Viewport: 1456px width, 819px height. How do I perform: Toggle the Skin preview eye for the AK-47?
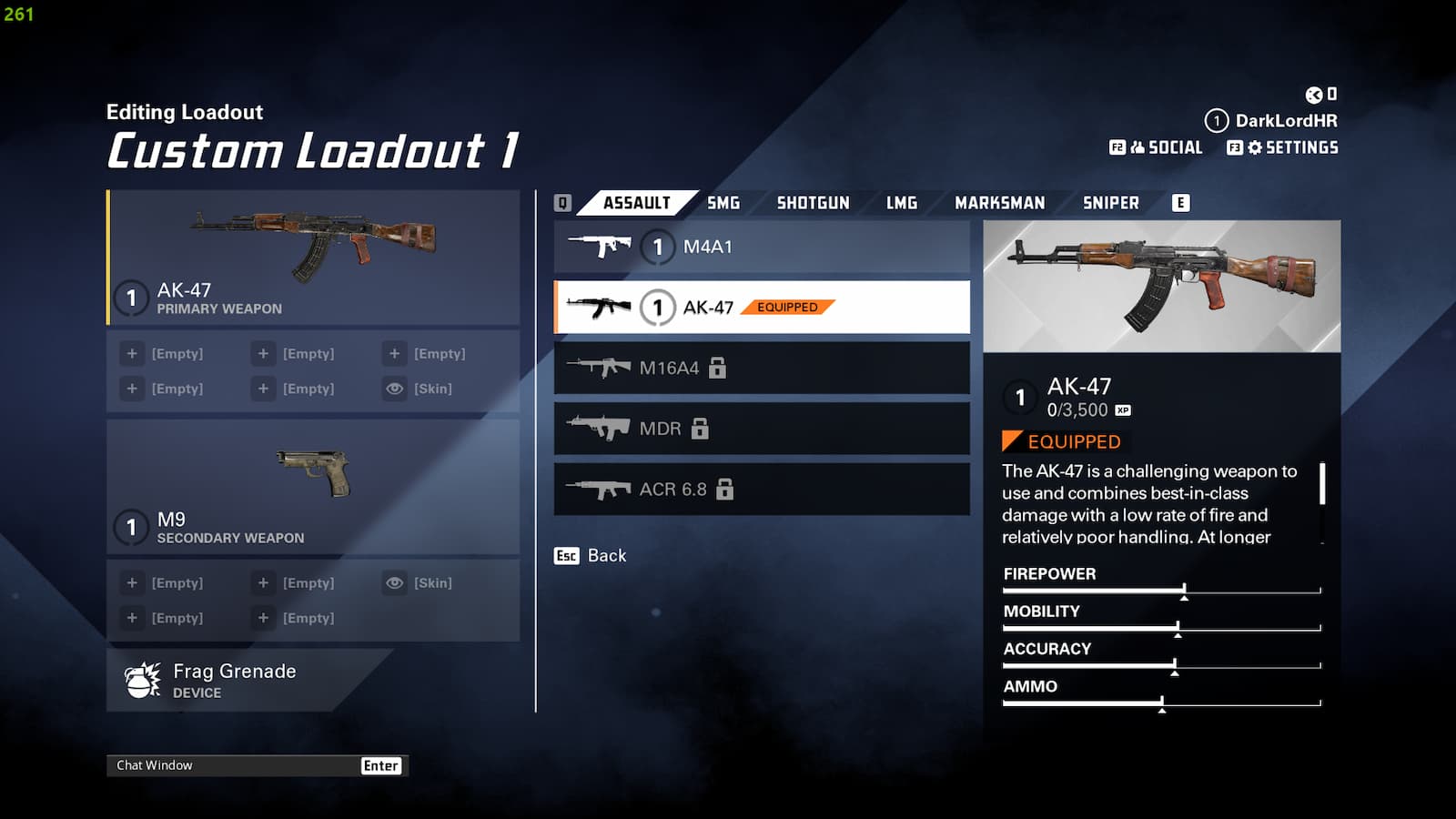(394, 389)
